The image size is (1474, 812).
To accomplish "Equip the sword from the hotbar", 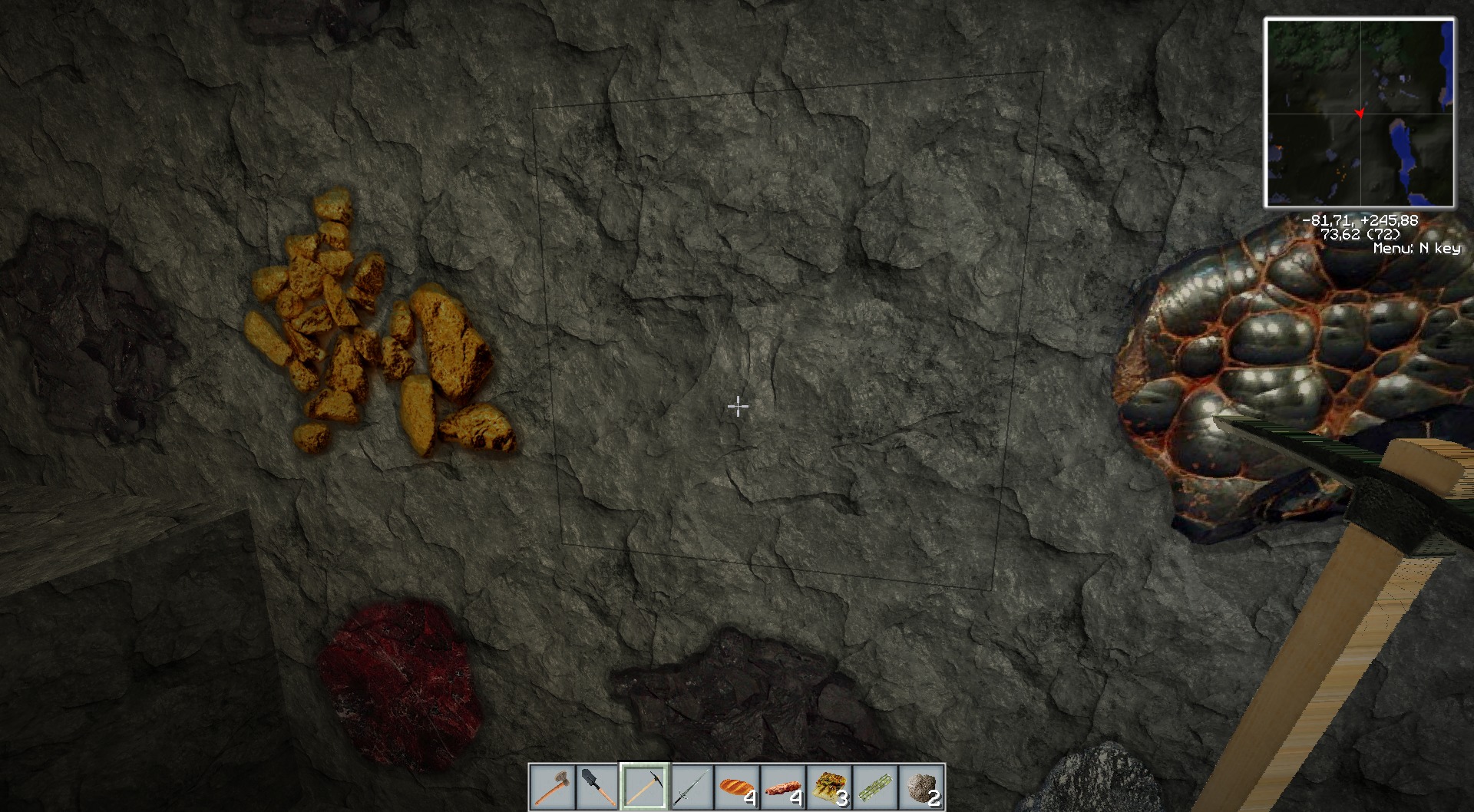I will click(690, 787).
